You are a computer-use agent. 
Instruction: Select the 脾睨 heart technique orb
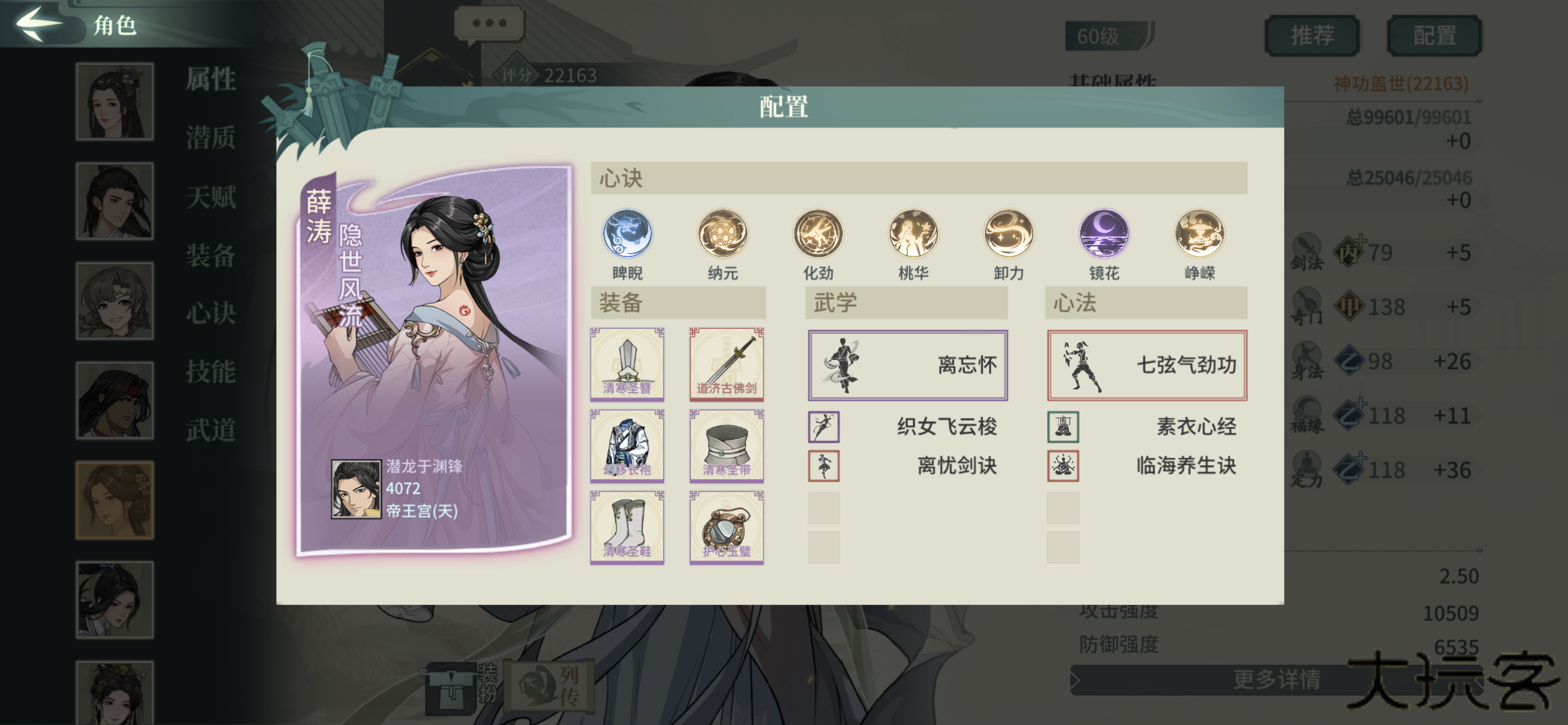pyautogui.click(x=628, y=234)
